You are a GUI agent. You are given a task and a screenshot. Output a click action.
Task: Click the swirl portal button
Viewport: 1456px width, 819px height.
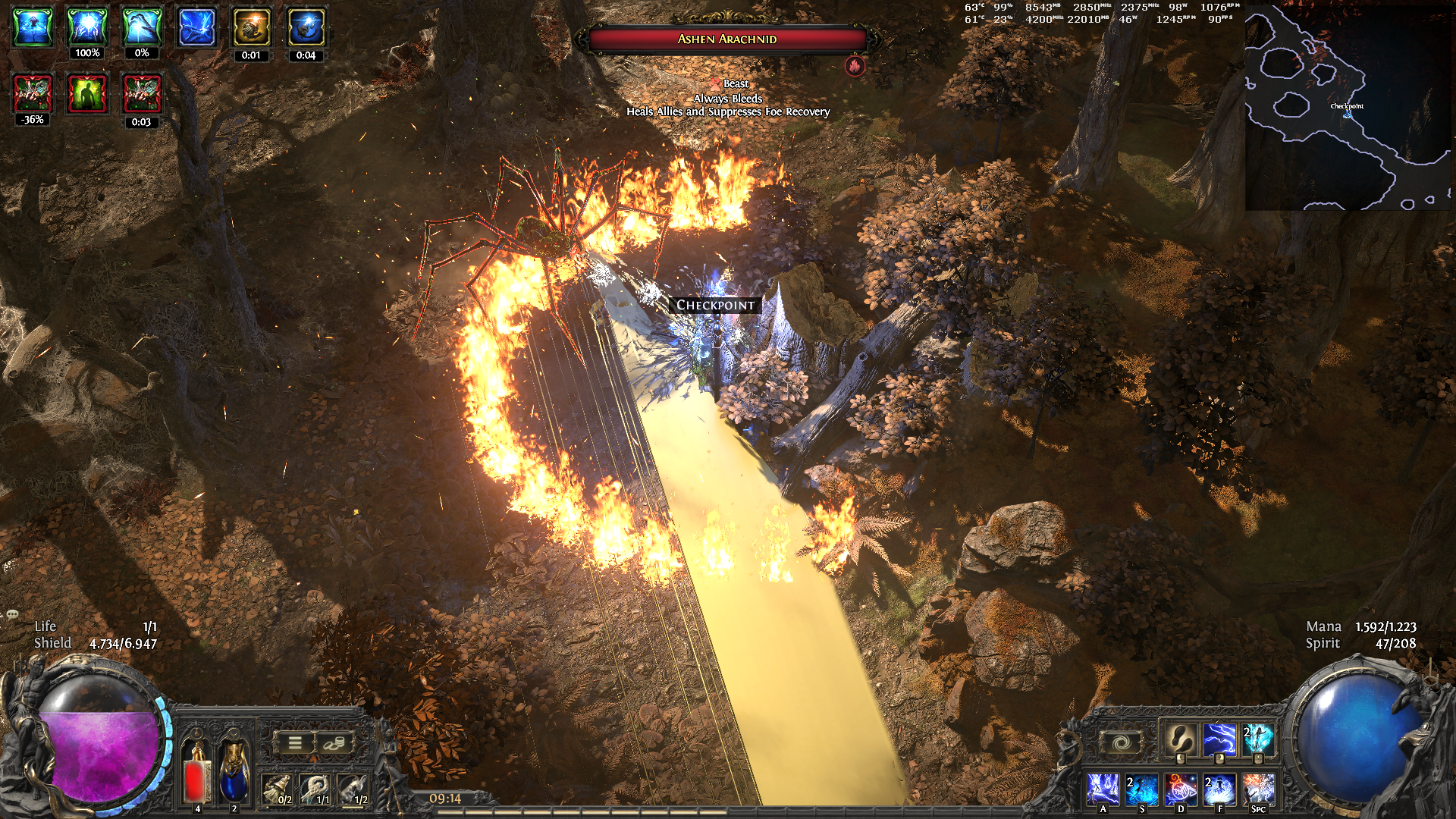tap(1122, 742)
